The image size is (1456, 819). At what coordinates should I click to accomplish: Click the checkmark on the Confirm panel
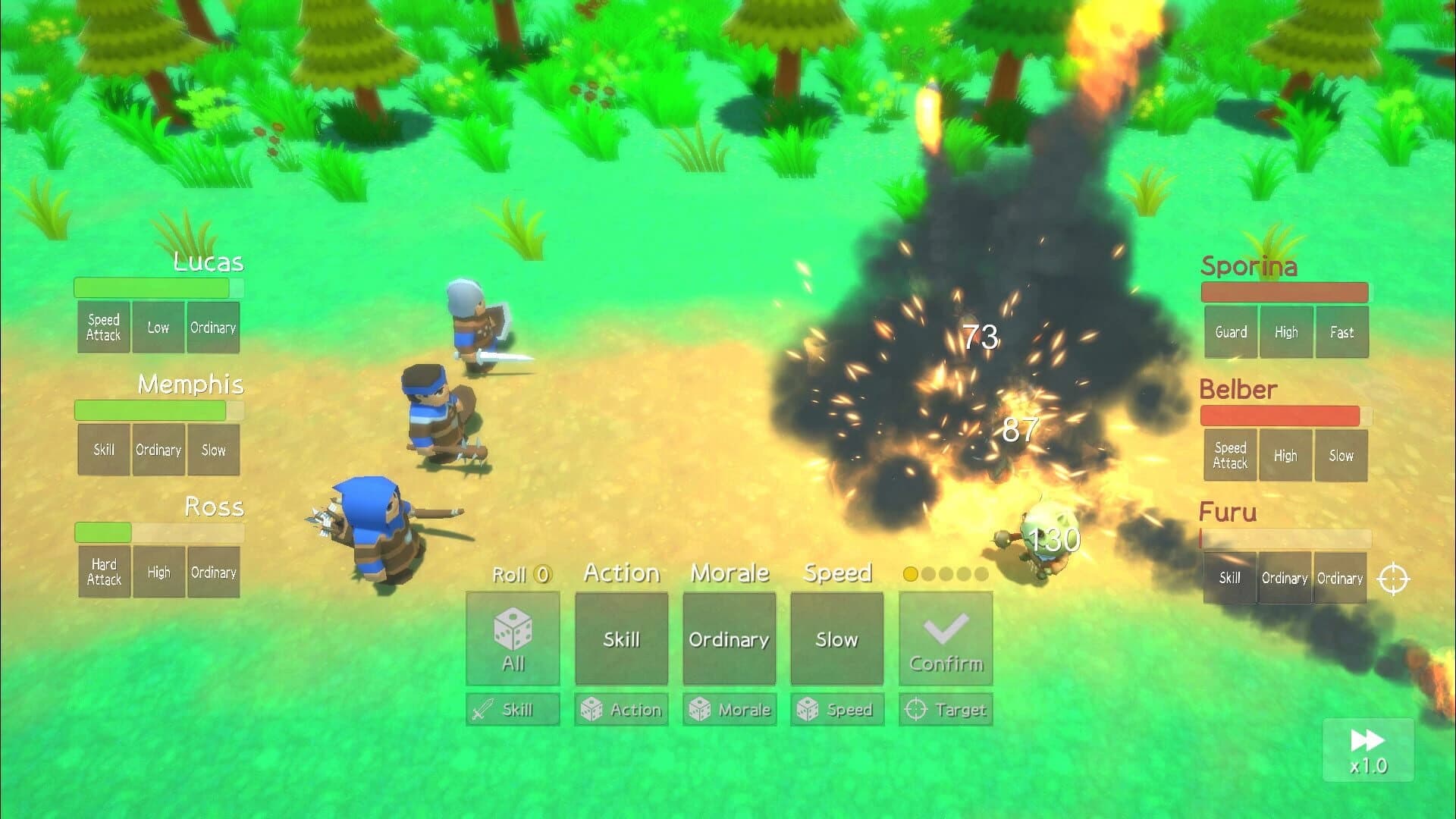pos(945,629)
